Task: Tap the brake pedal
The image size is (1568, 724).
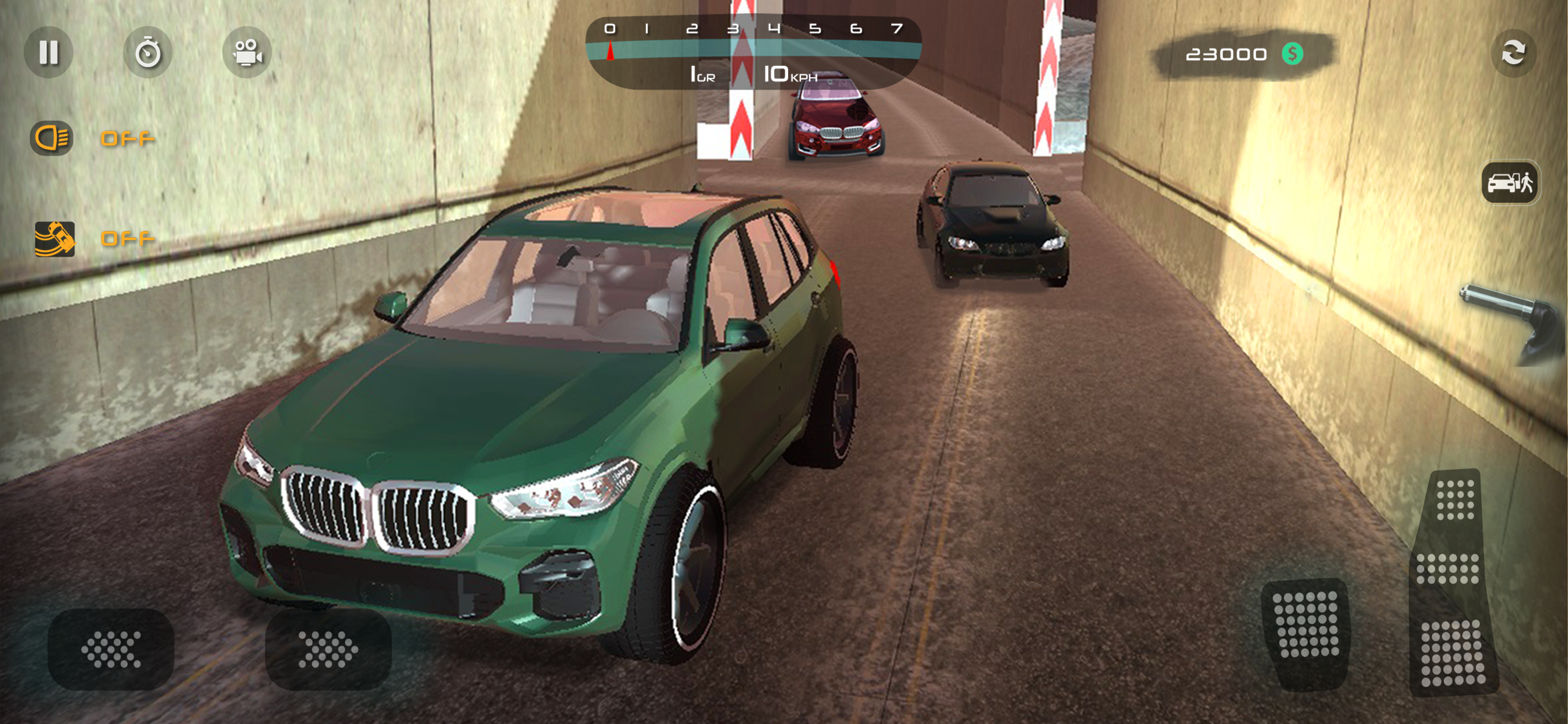Action: [x=1306, y=632]
